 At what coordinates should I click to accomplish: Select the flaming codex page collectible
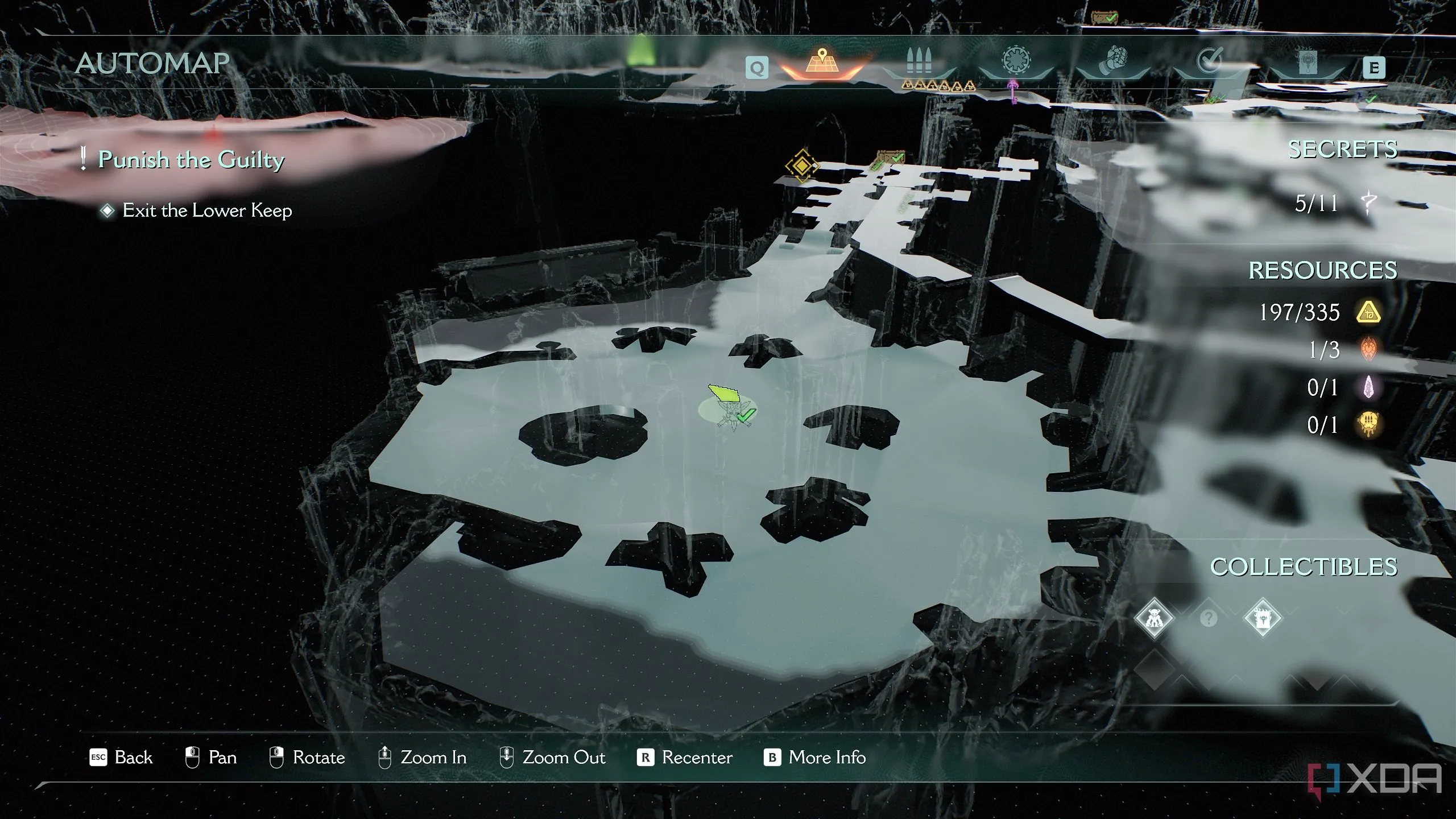coord(1263,617)
